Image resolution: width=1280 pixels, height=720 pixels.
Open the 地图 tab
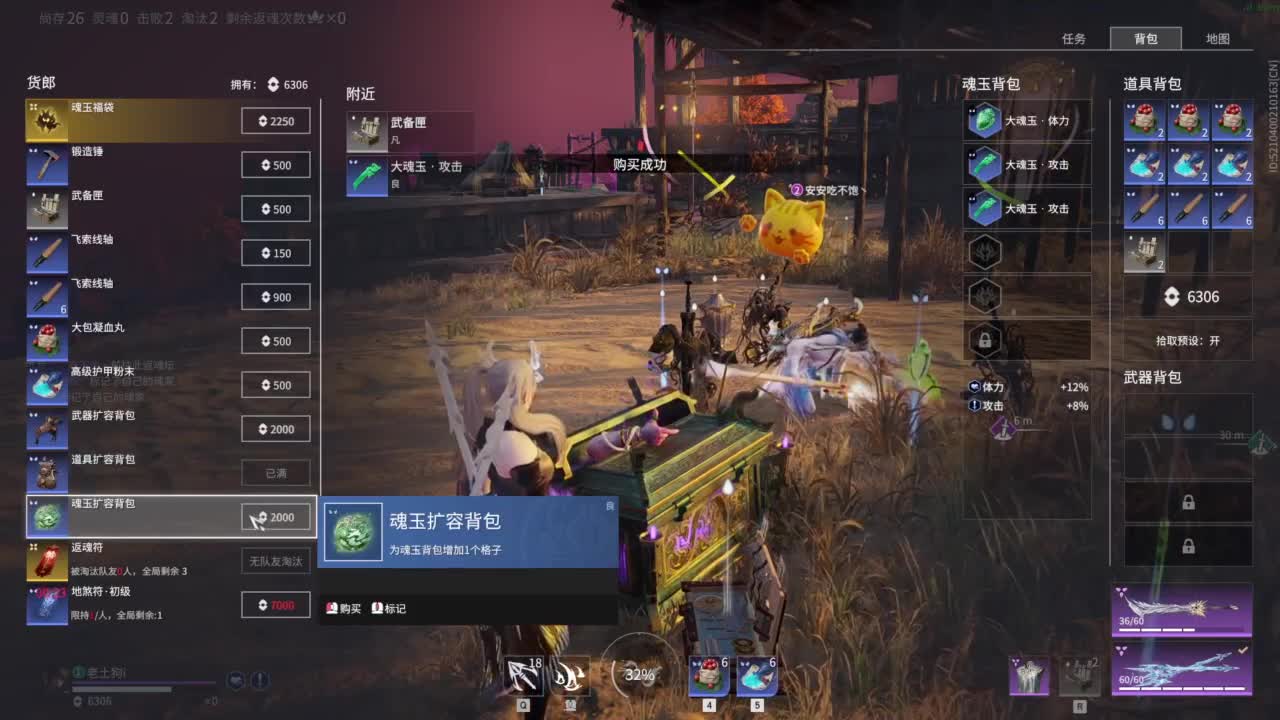tap(1218, 38)
